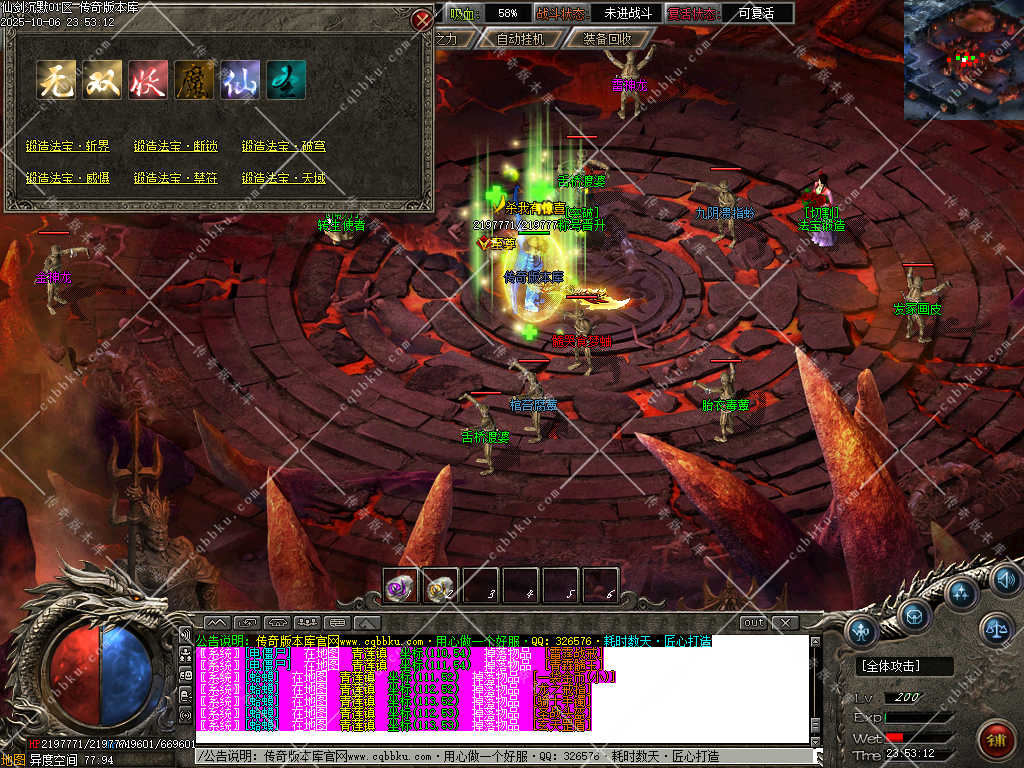Open the 锻造法宝·断锁 link
1024x768 pixels.
176,146
